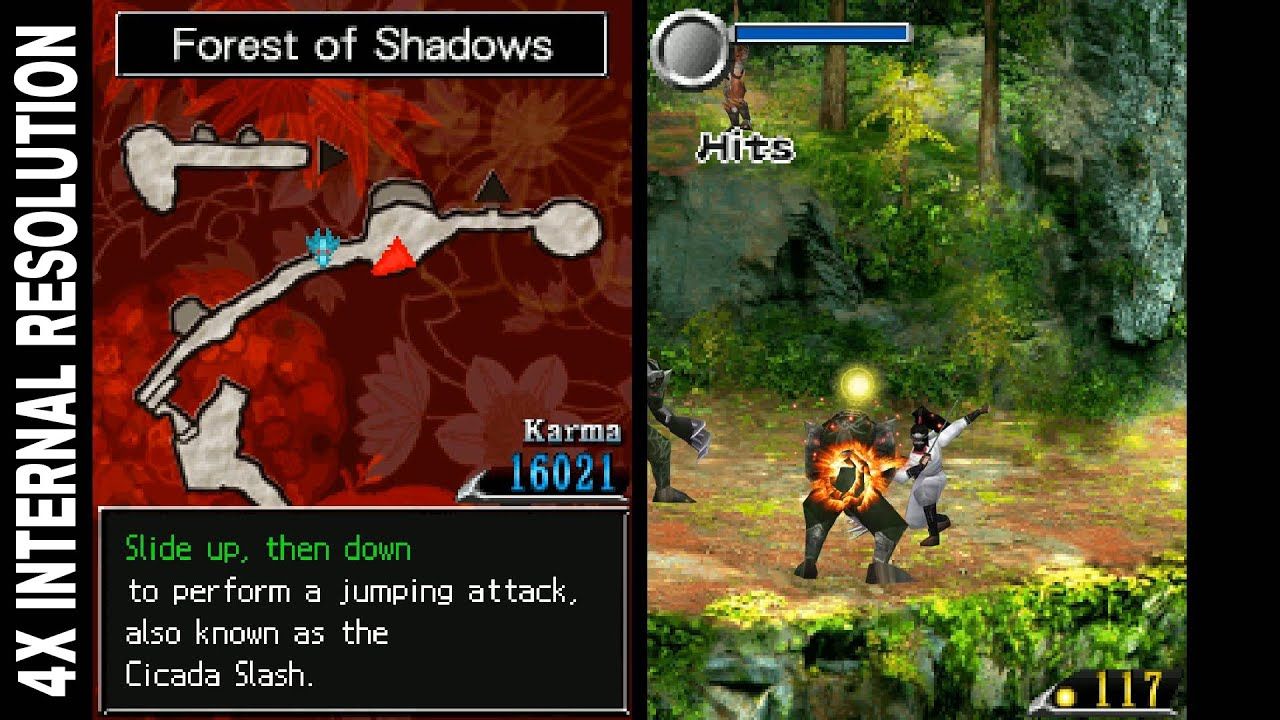Image resolution: width=1280 pixels, height=720 pixels.
Task: Click the blue health bar to check status
Action: coord(820,32)
